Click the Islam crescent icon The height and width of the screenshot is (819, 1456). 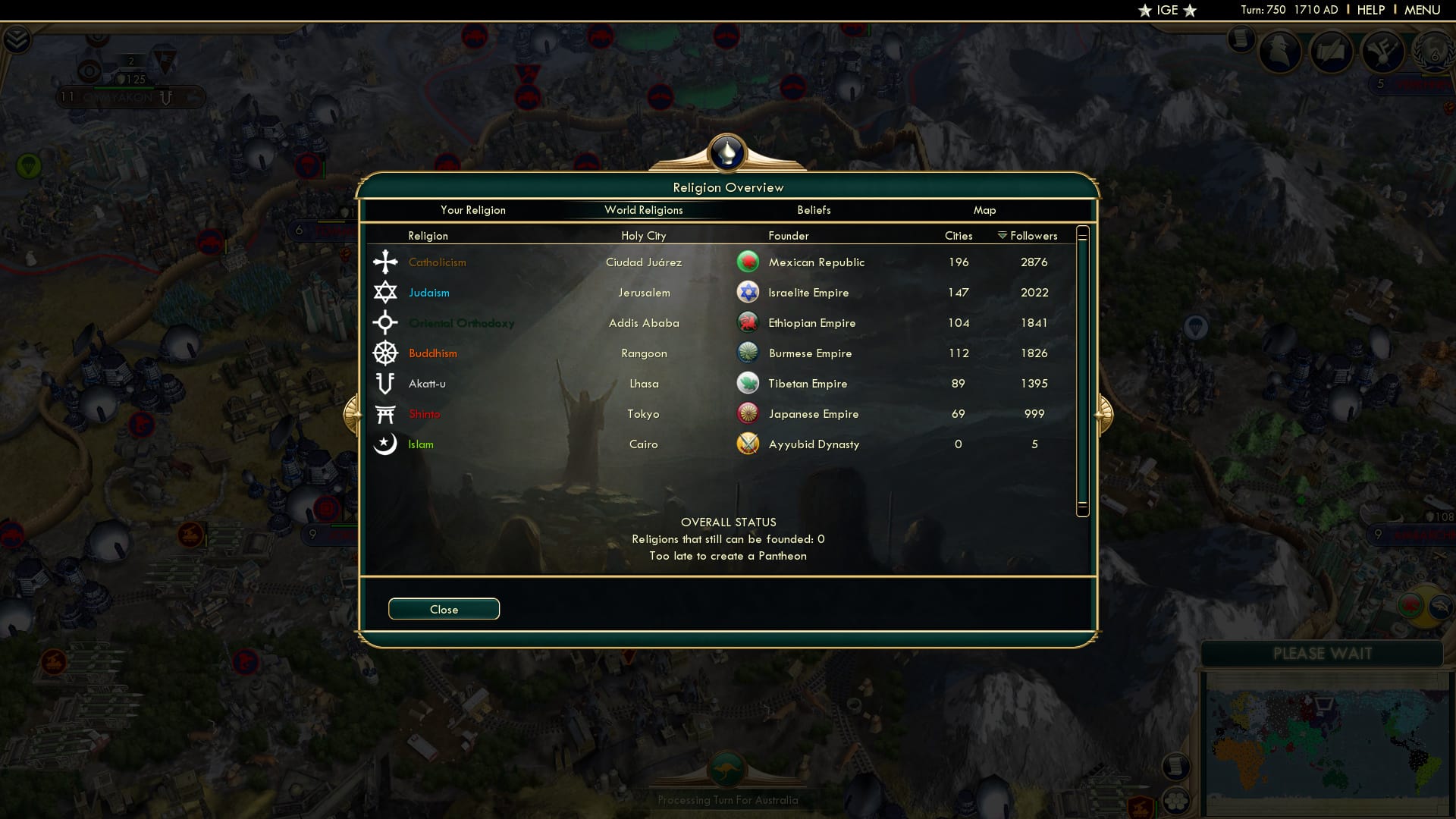(386, 444)
